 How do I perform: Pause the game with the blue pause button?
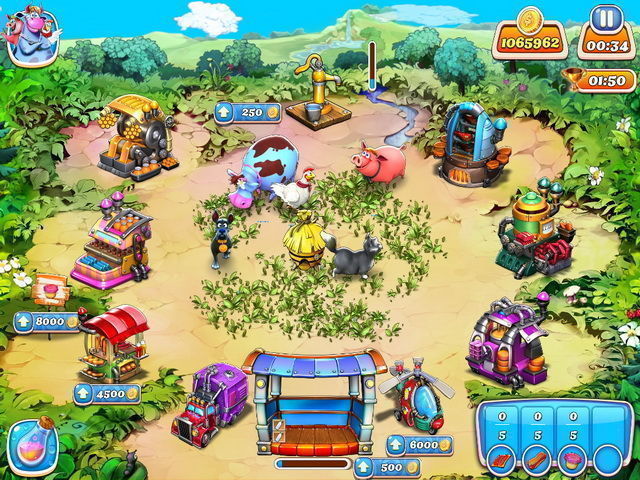coord(603,20)
